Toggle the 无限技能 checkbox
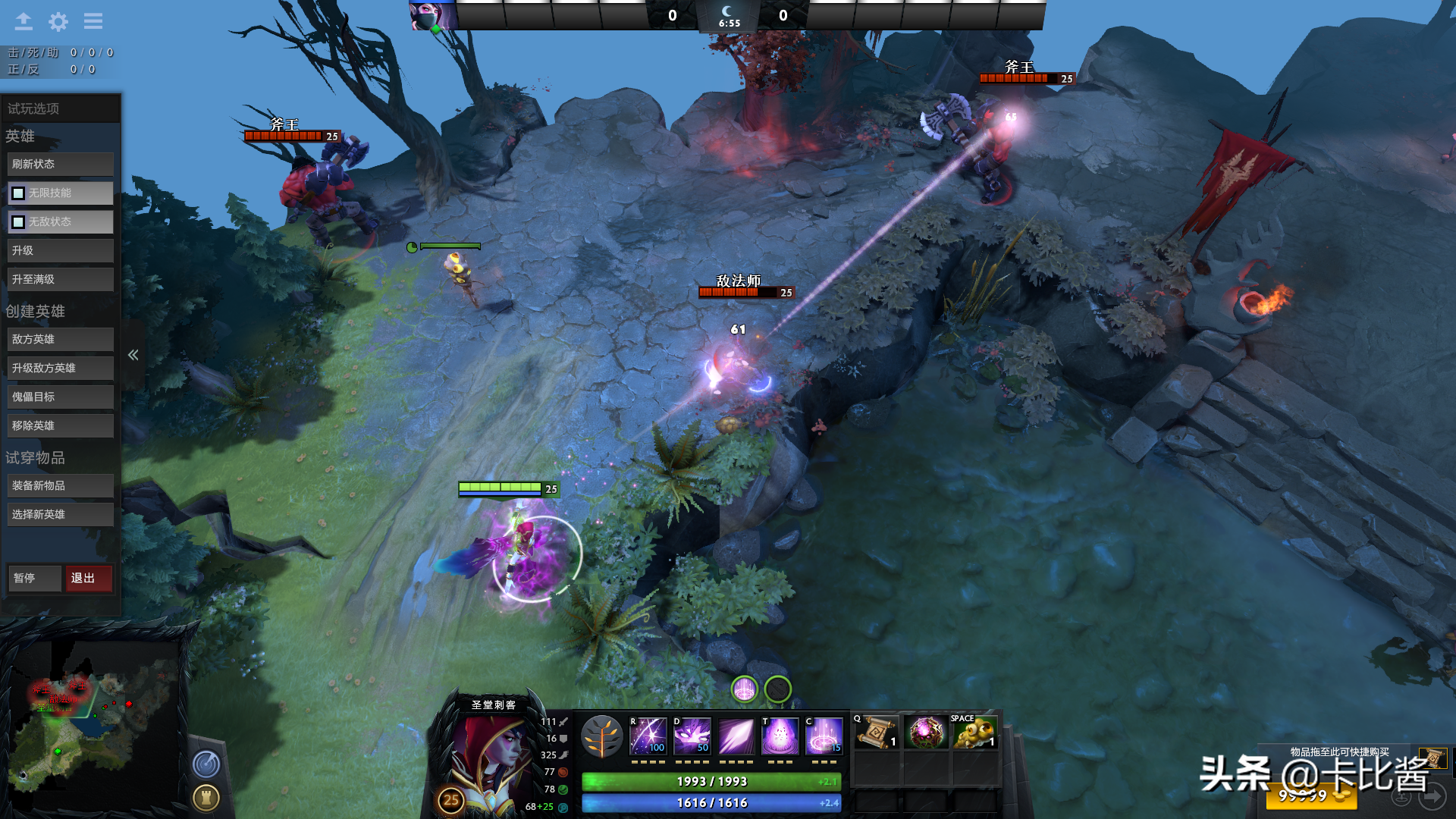 pos(18,193)
